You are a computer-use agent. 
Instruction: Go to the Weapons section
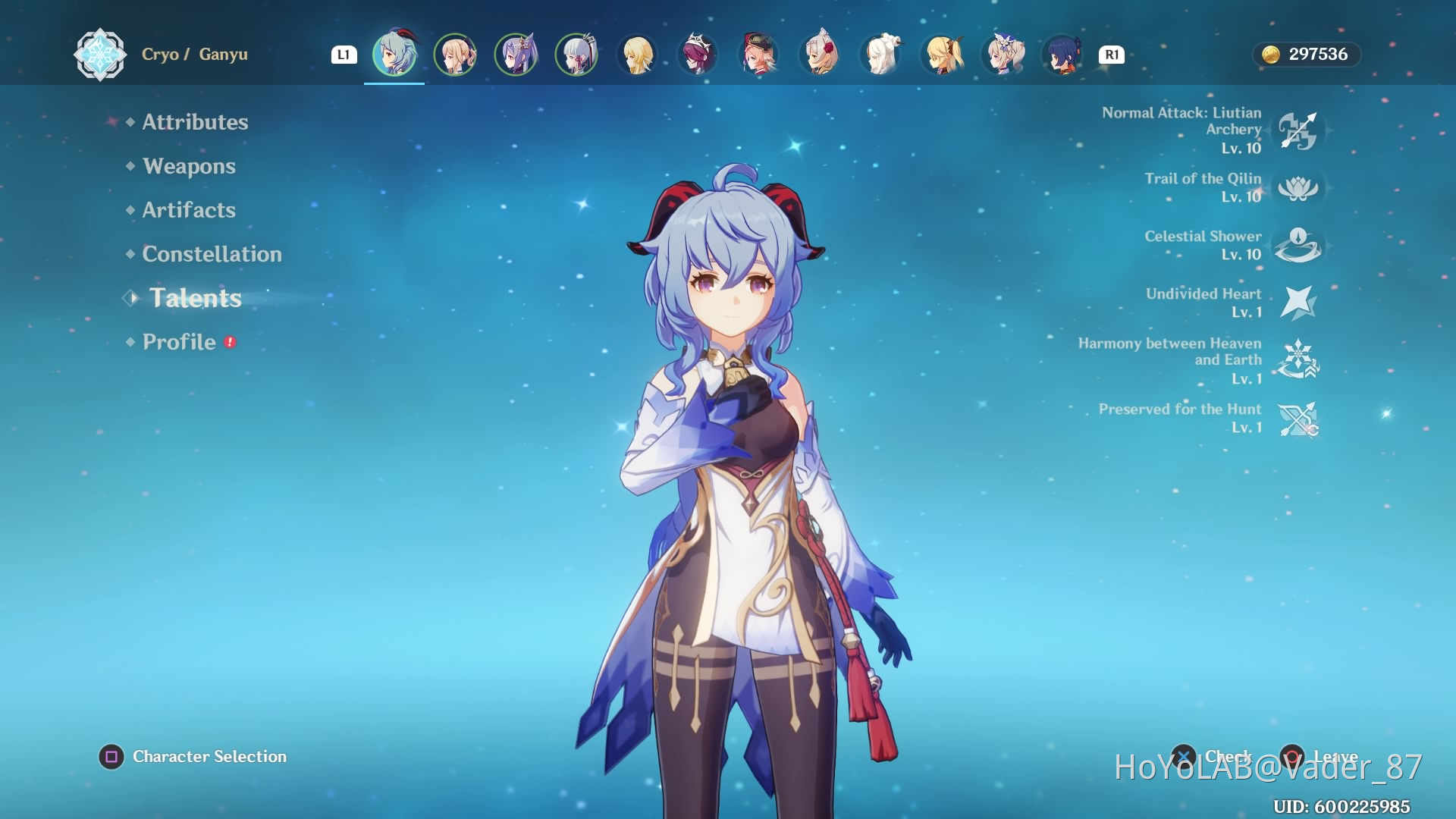[x=189, y=166]
